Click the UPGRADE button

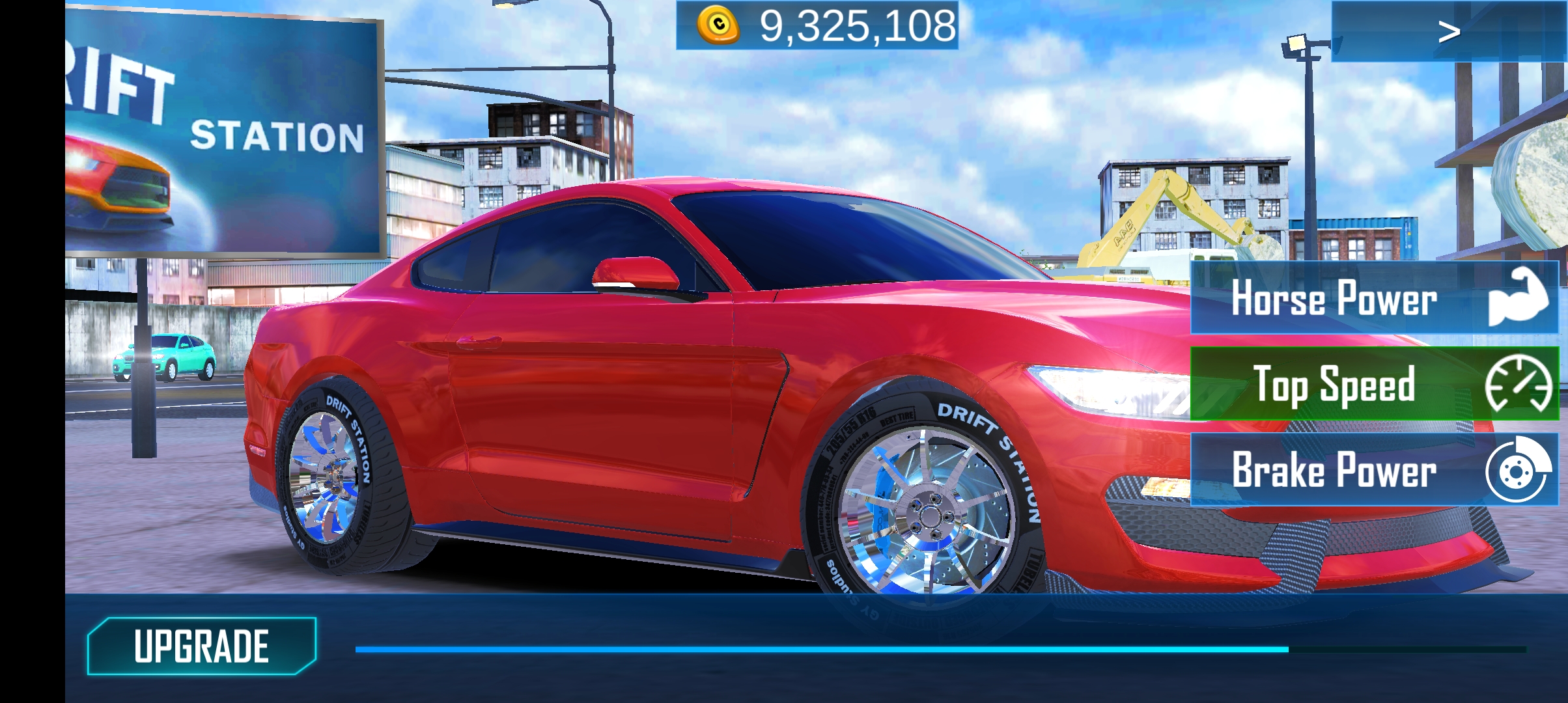(x=201, y=646)
